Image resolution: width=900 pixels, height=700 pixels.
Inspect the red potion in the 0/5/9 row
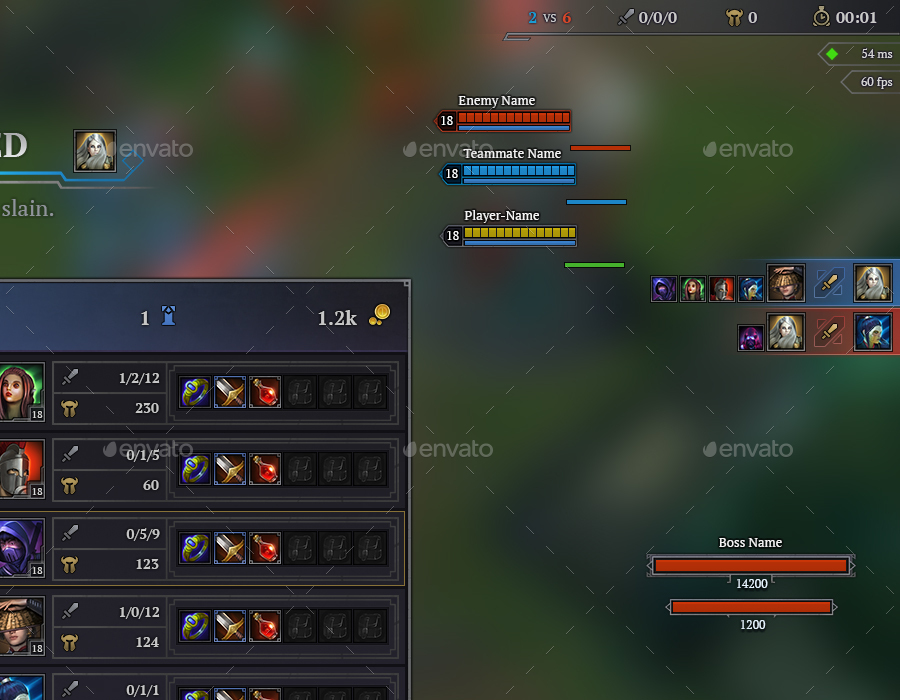click(x=265, y=548)
